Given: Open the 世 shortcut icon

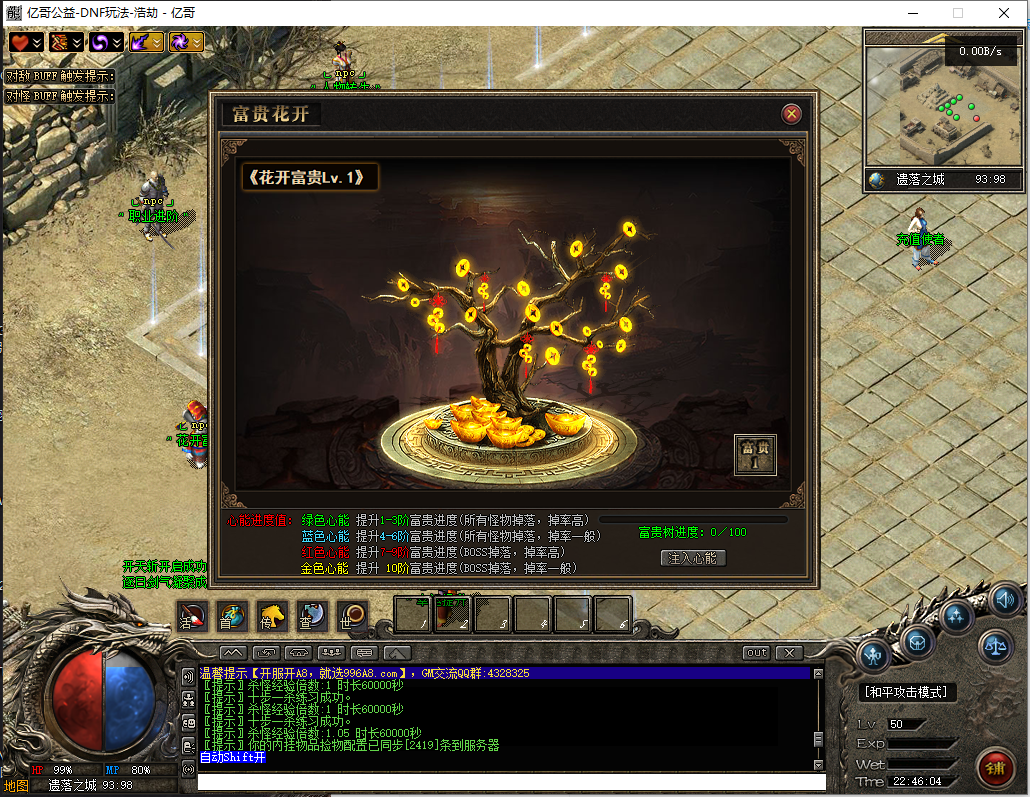Looking at the screenshot, I should [351, 615].
